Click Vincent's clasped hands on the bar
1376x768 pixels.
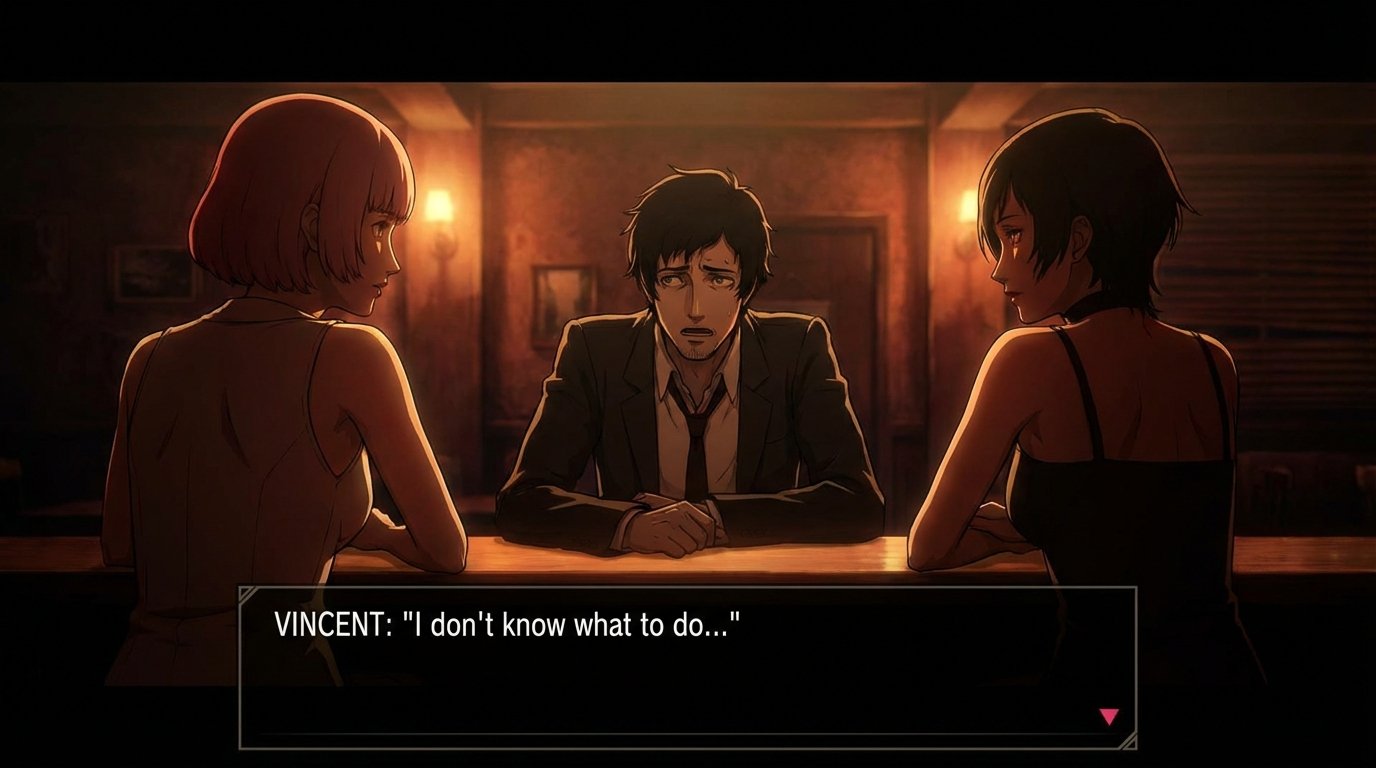(676, 527)
